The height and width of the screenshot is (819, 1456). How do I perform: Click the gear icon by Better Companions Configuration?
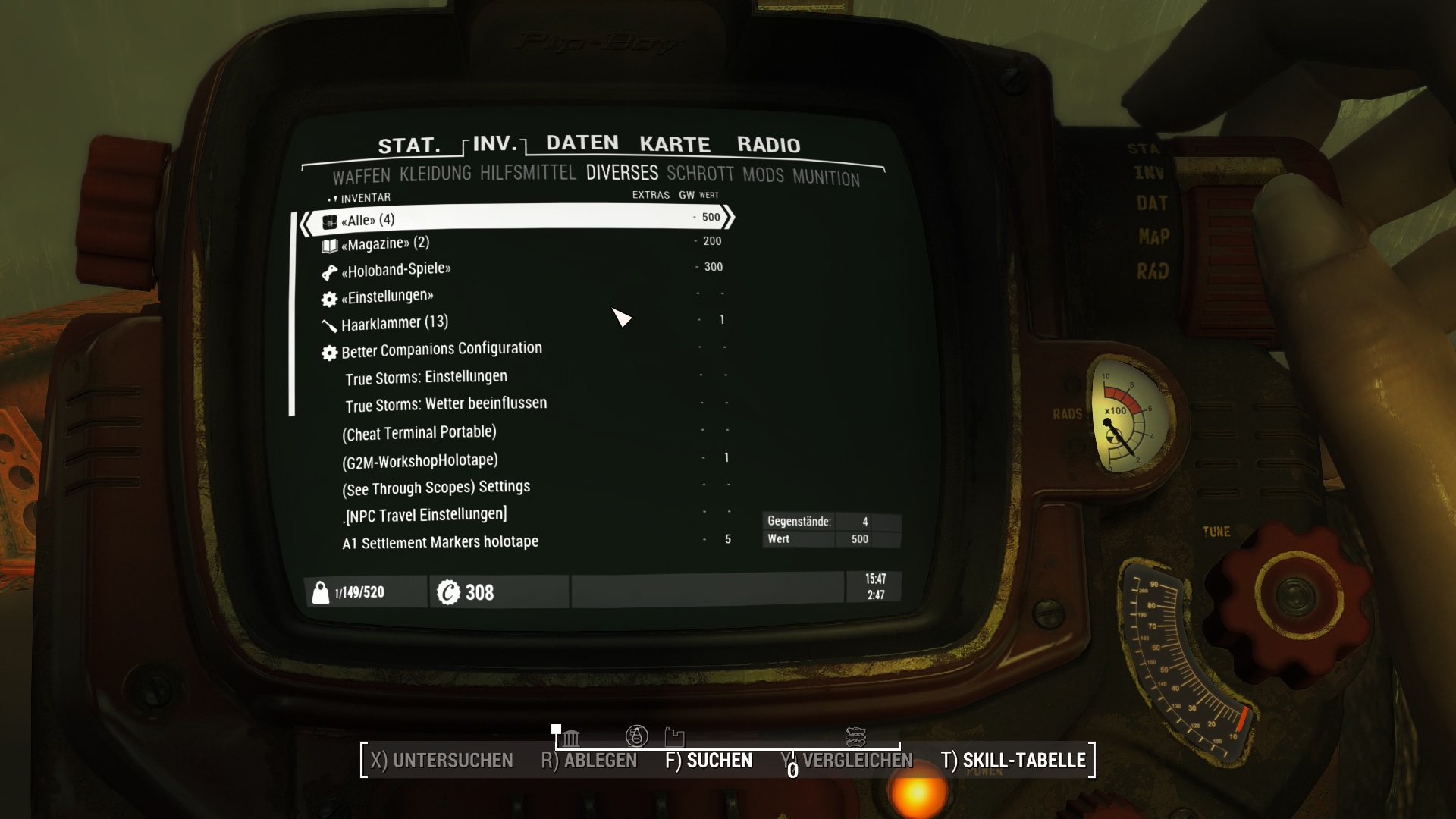tap(330, 351)
